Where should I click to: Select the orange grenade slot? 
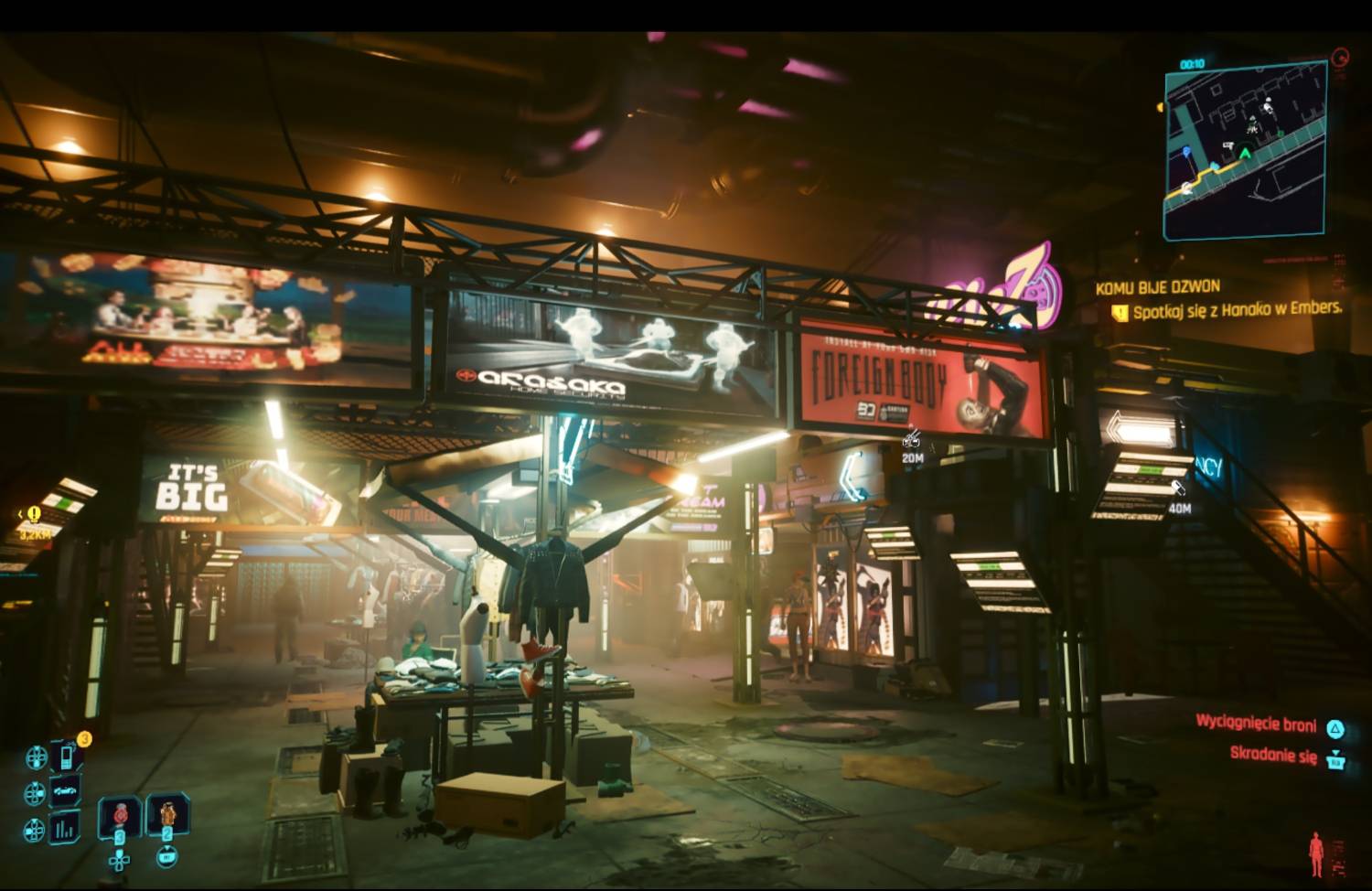click(168, 813)
